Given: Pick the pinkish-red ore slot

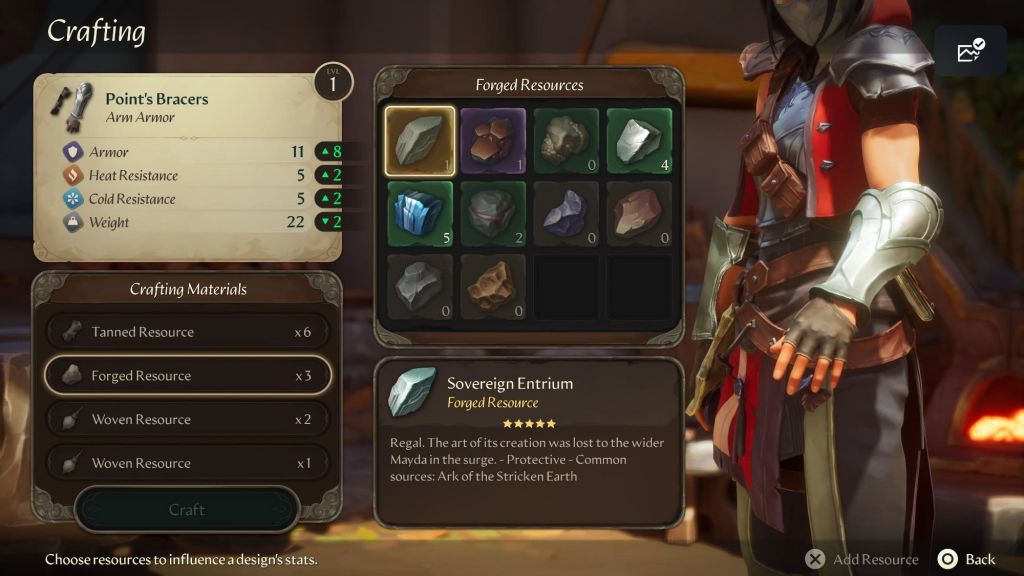Looking at the screenshot, I should [x=639, y=214].
